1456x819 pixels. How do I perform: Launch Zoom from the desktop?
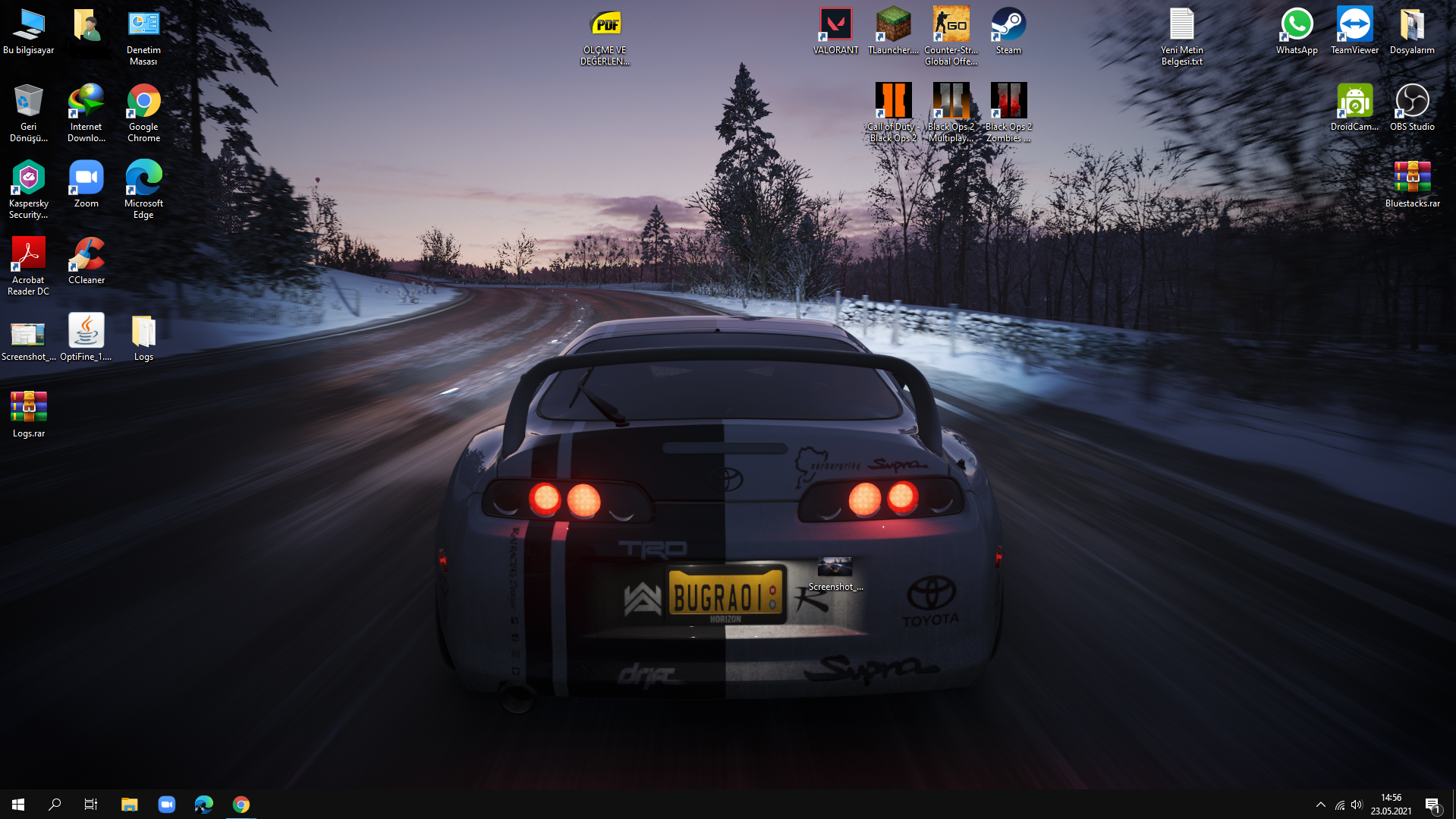(x=86, y=178)
